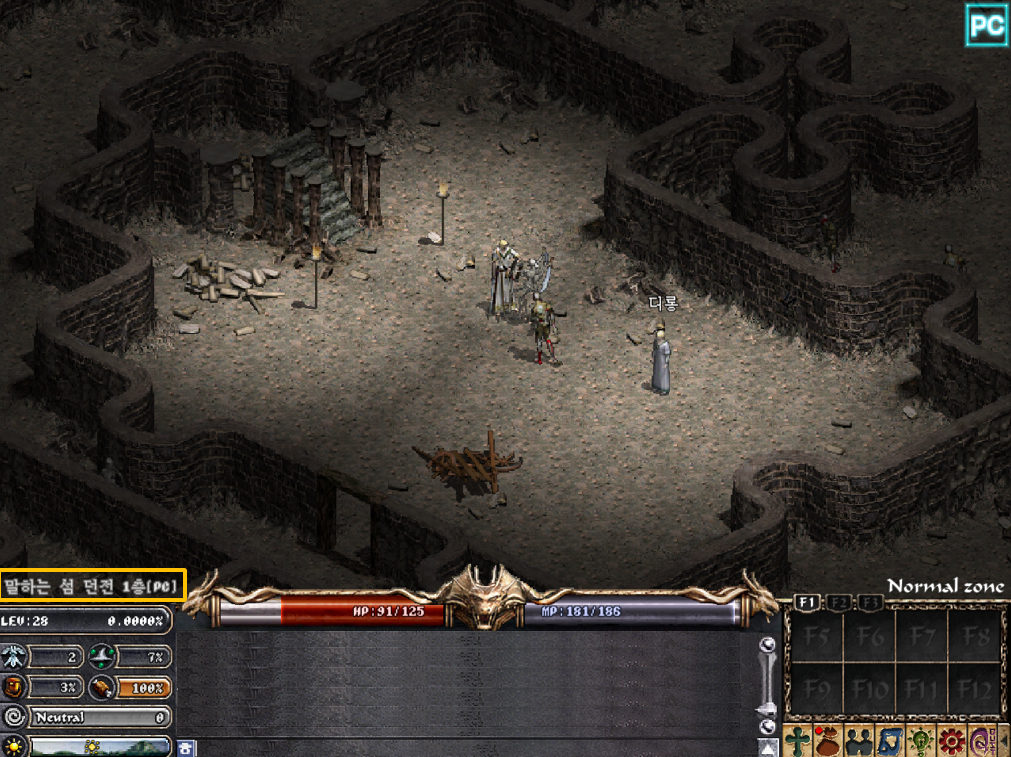Click the Neutral alignment spiral icon

(14, 717)
